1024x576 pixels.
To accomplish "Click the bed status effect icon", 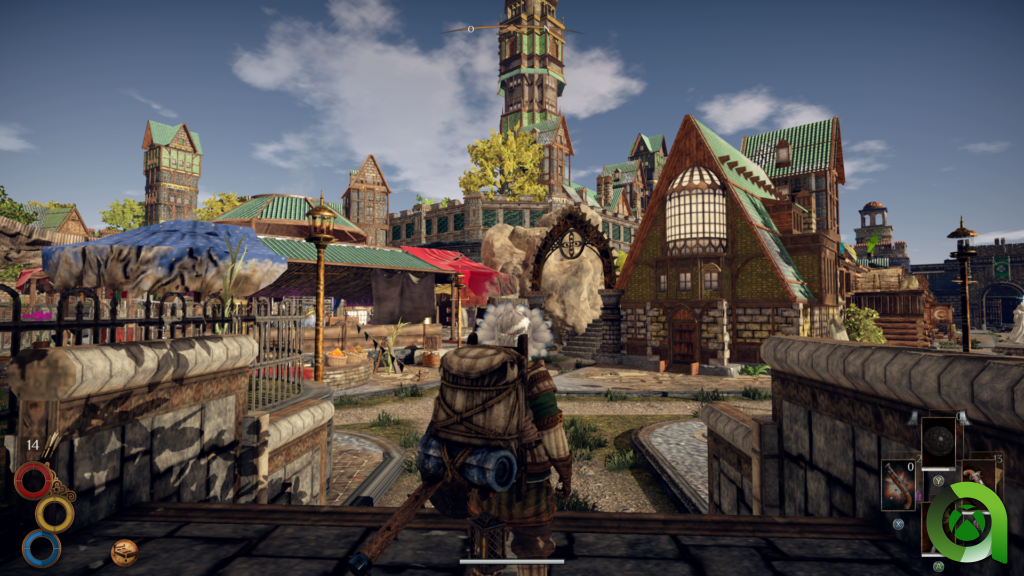I will [124, 551].
